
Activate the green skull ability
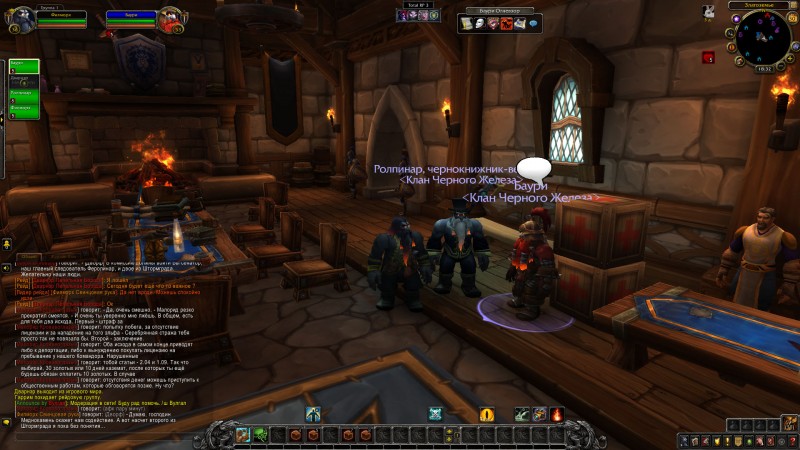point(259,435)
